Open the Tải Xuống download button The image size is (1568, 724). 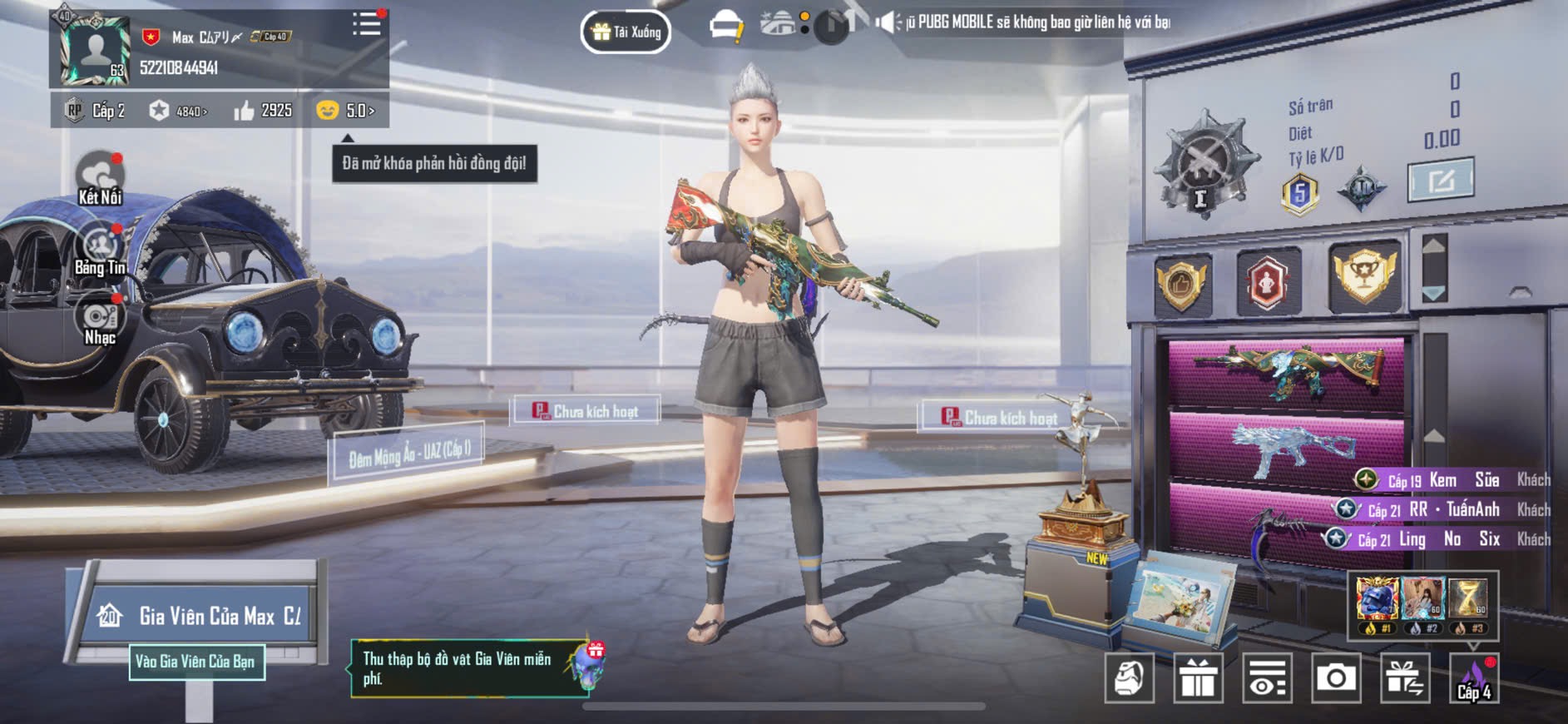(626, 32)
